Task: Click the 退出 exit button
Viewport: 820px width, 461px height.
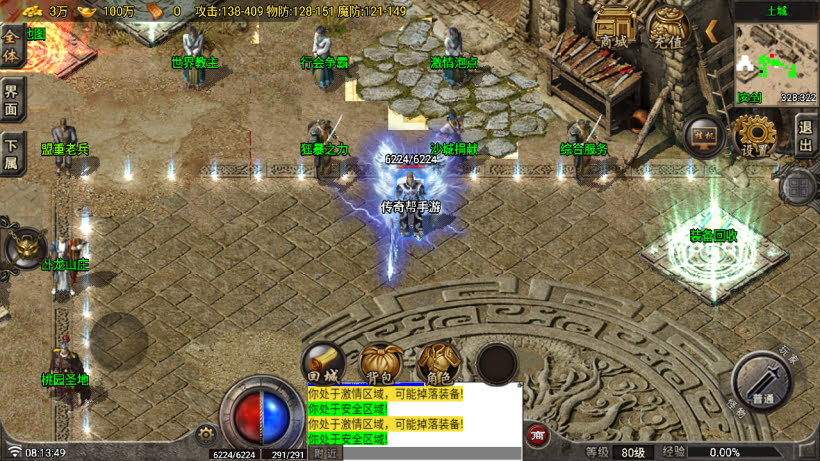Action: point(806,135)
